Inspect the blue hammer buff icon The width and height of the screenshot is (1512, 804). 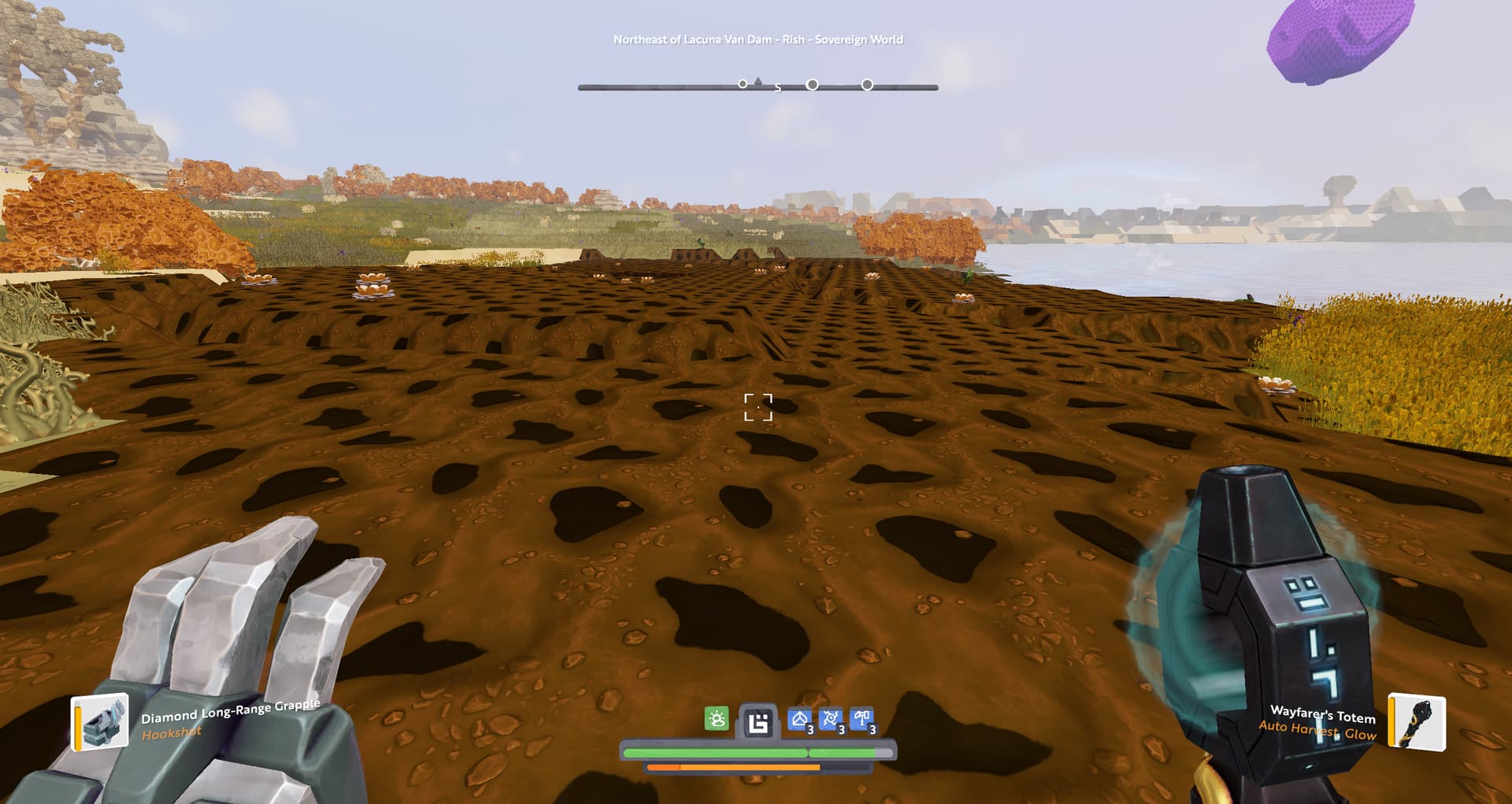click(x=862, y=719)
